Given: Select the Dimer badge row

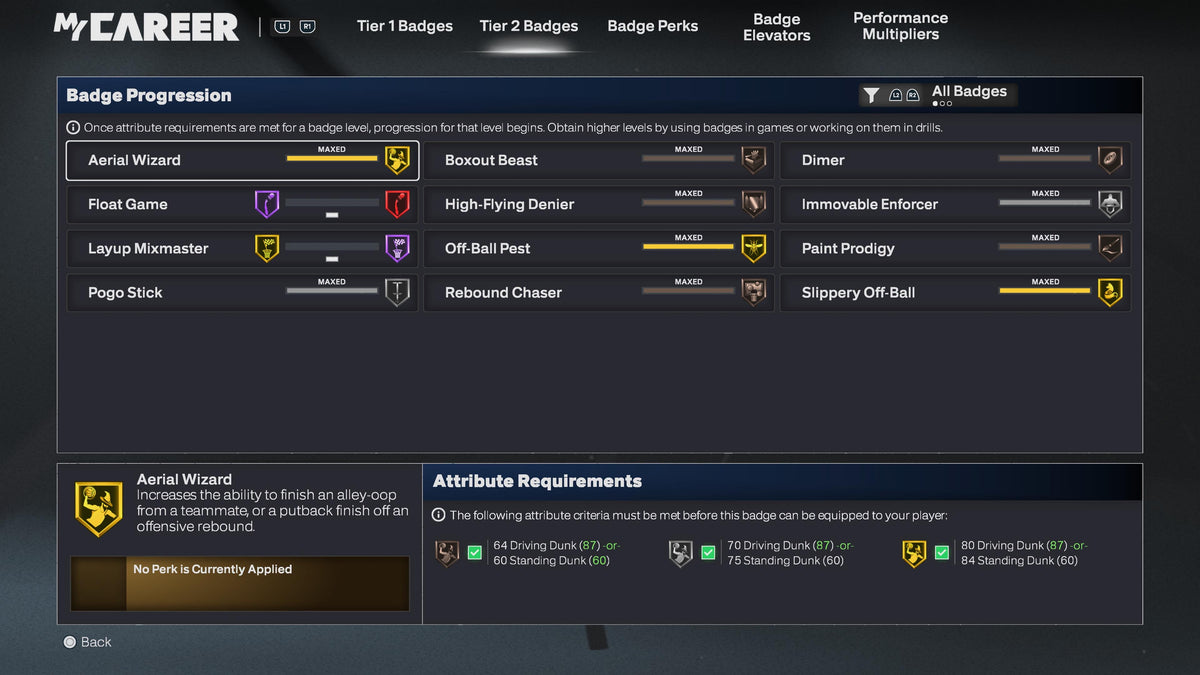Looking at the screenshot, I should coord(955,160).
